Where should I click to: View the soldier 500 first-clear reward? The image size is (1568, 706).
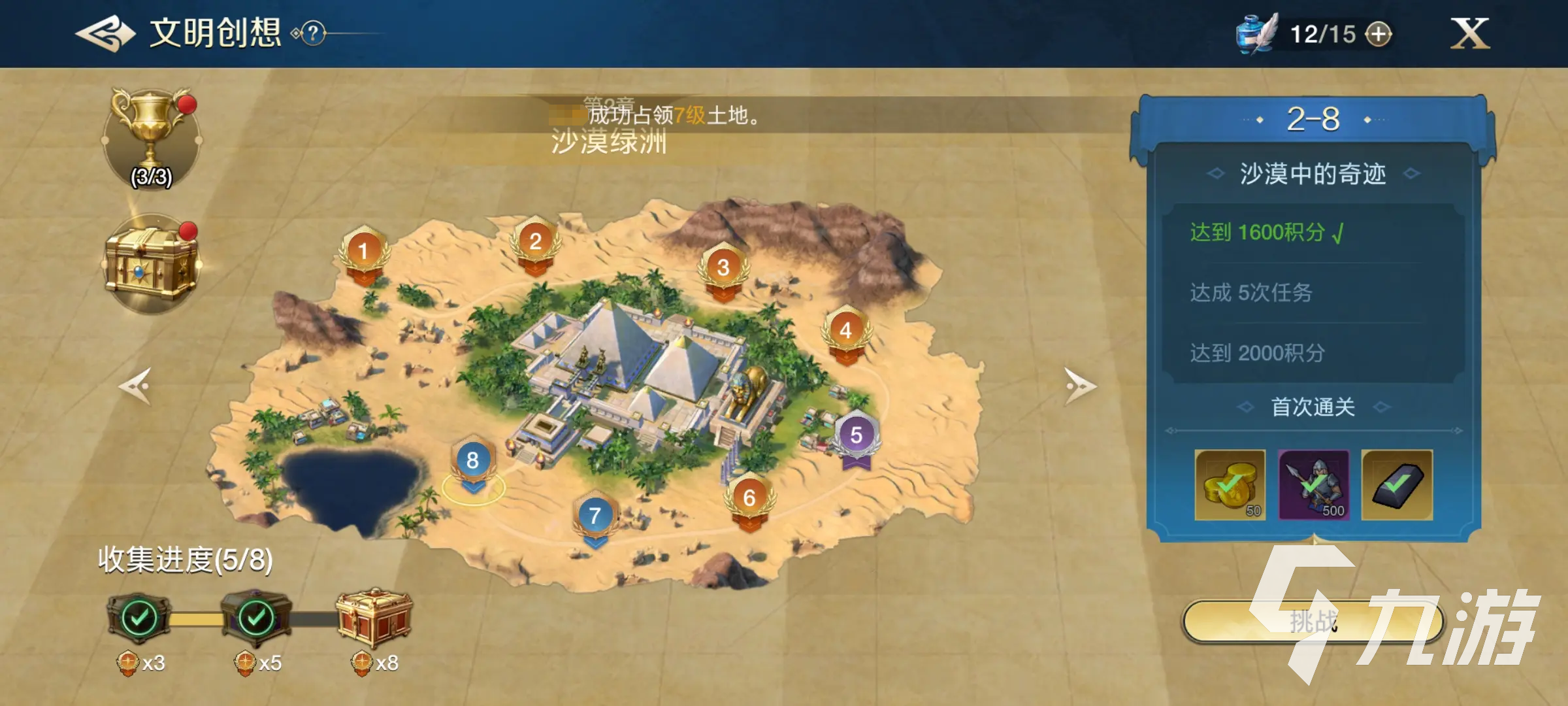[1313, 485]
